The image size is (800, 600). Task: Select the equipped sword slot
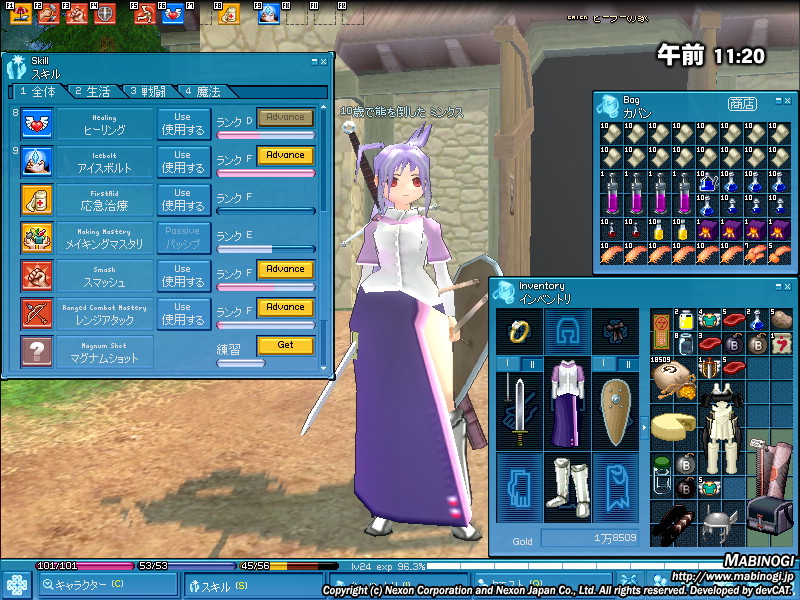pos(520,409)
